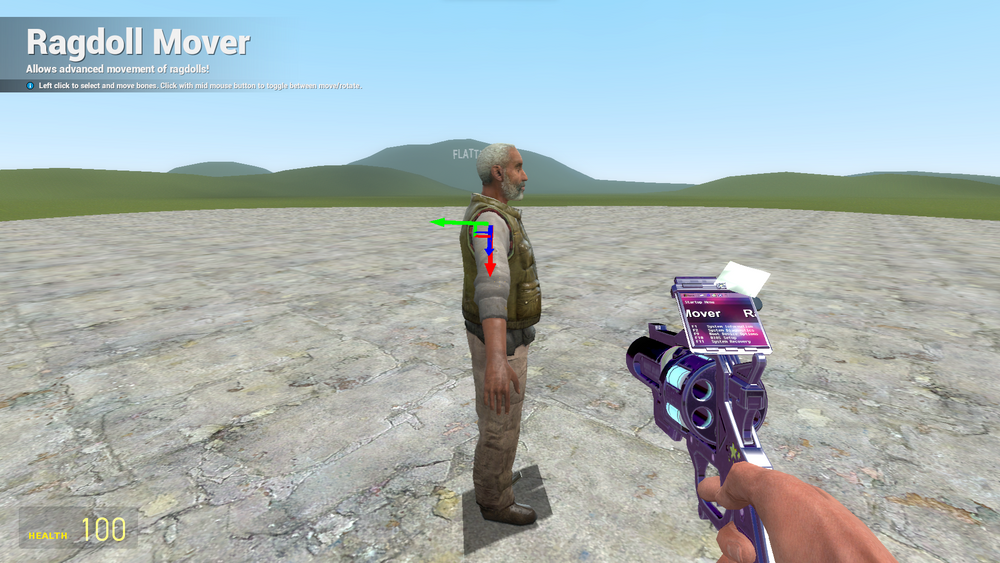Select the red axis arrow of the gizmo
The width and height of the screenshot is (1000, 563).
490,265
